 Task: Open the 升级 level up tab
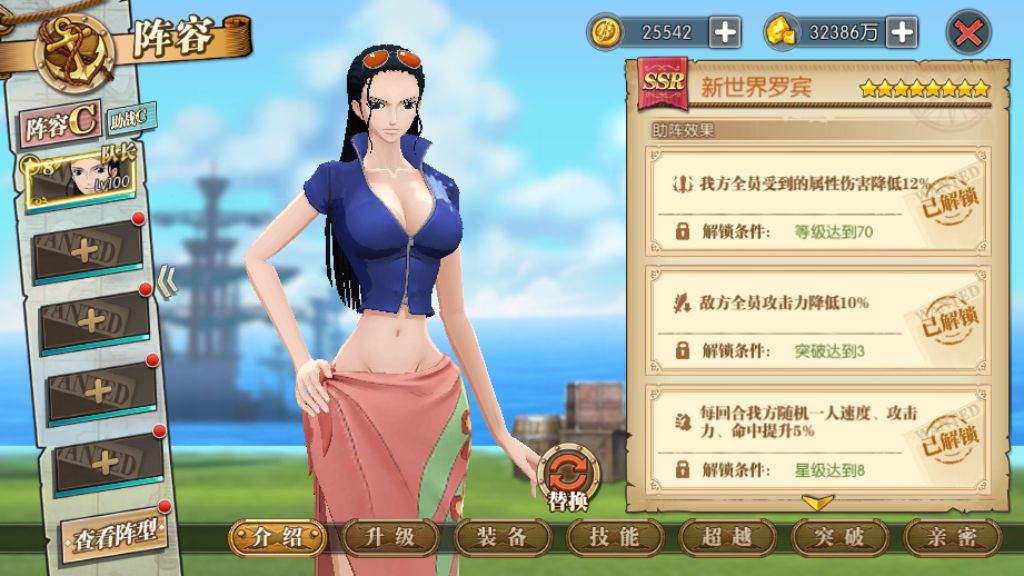(x=390, y=537)
